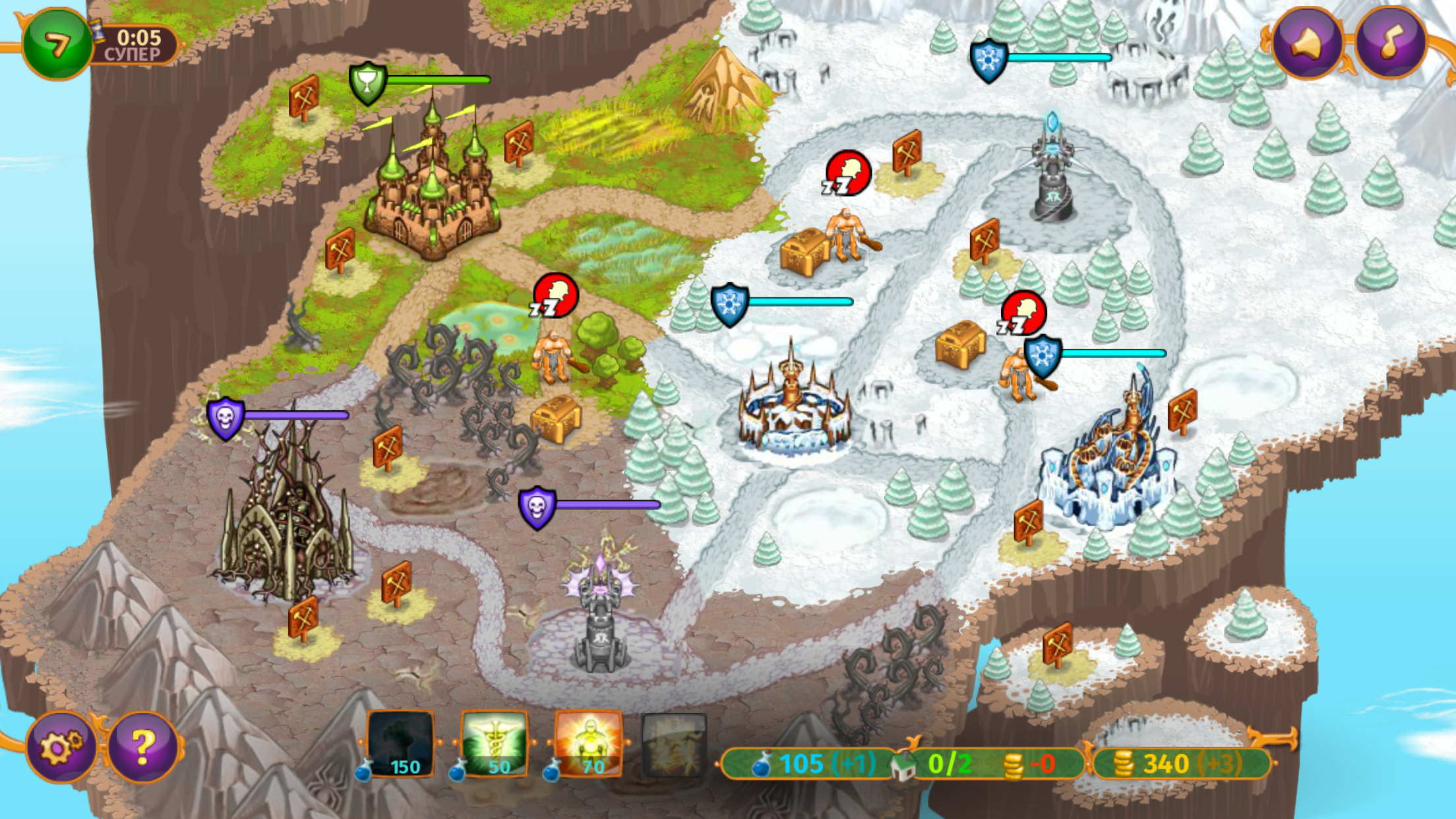Open the green arrow level select button

[58, 43]
